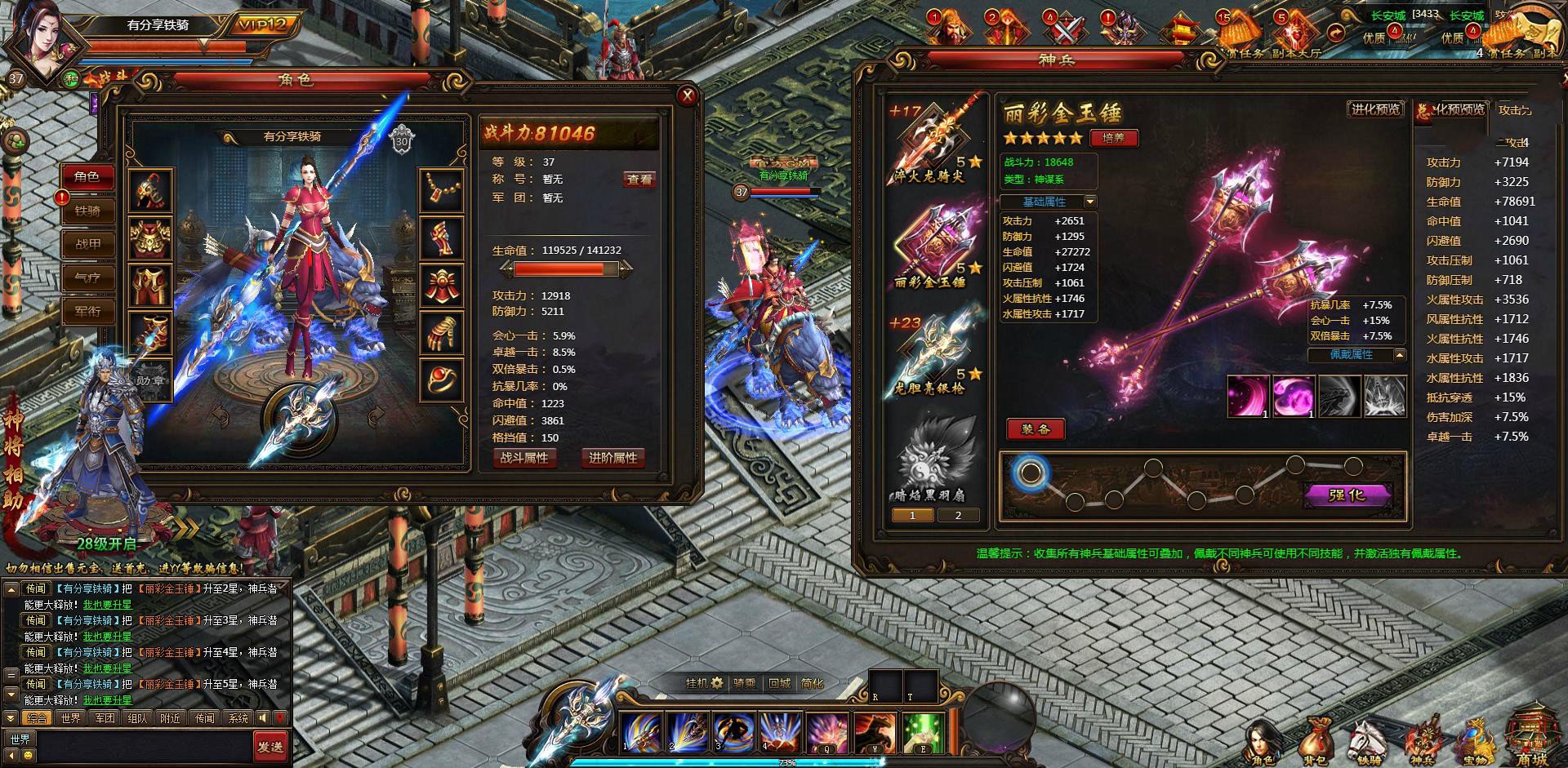Click the 发送 chat send button
Screen dimensions: 1568x768
[270, 746]
